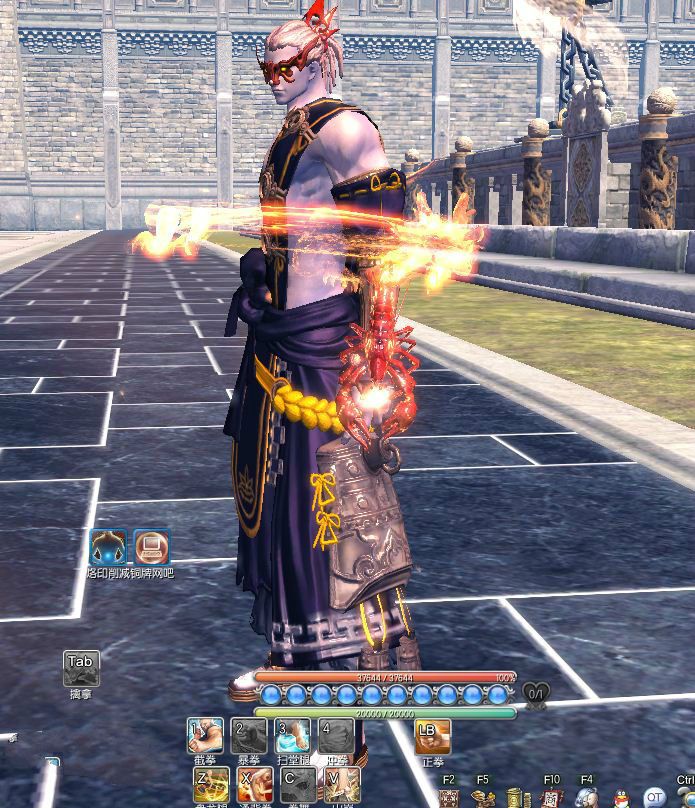The image size is (695, 808).
Task: Use the 擒拿 grab skill icon
Action: click(x=81, y=668)
